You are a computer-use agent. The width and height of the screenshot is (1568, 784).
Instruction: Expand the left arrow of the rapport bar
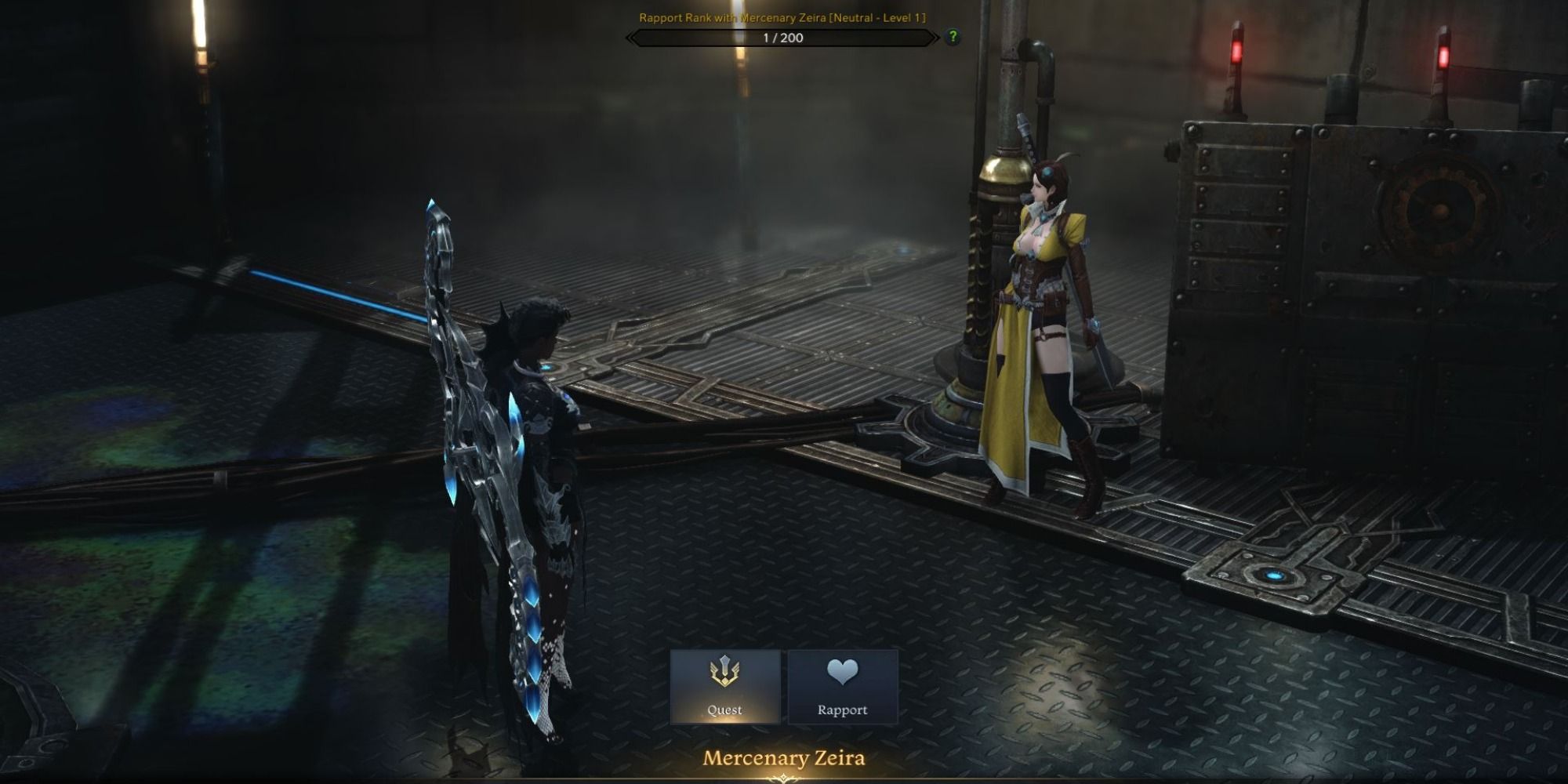tap(630, 36)
